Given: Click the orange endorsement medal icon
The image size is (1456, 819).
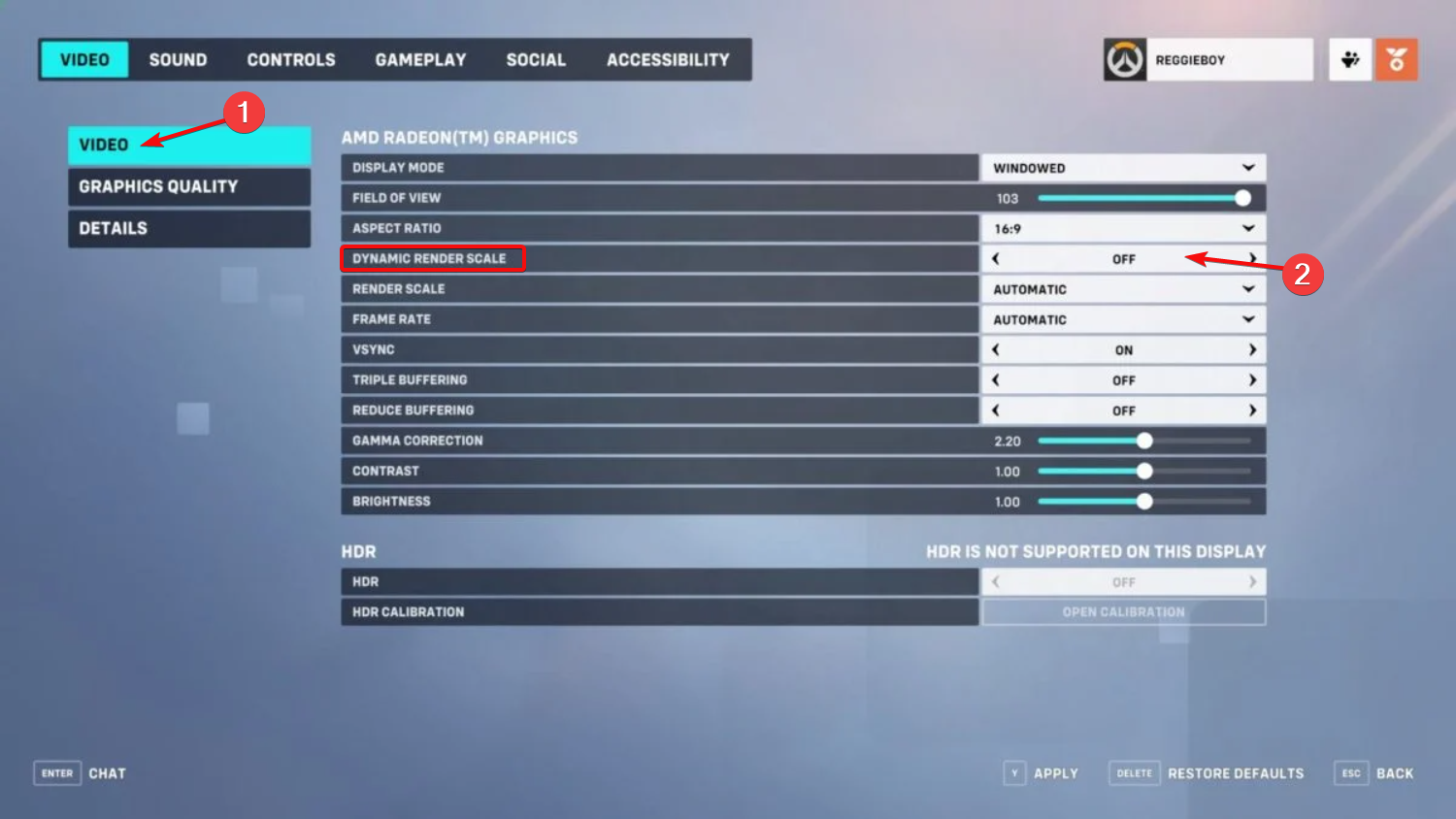Looking at the screenshot, I should 1396,59.
